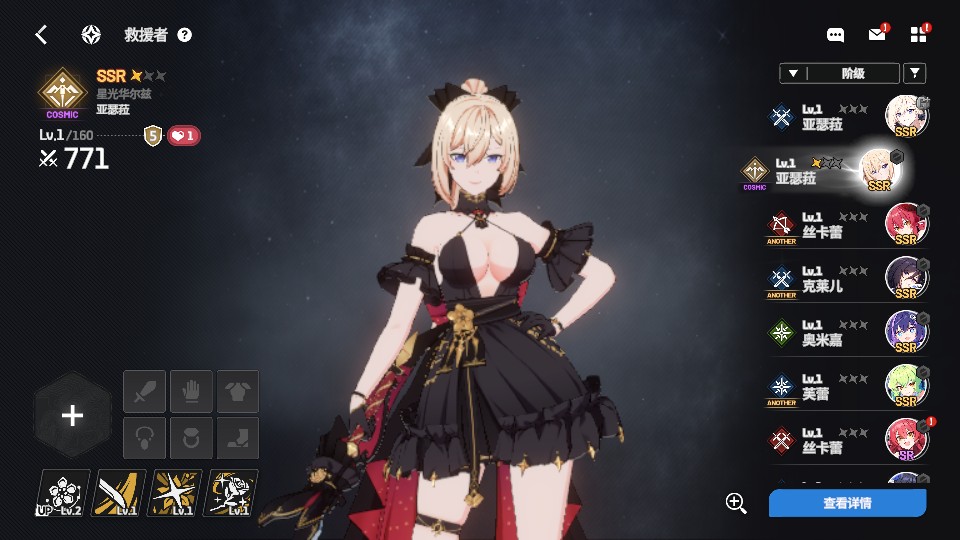Click the 查看详情 button

[847, 503]
